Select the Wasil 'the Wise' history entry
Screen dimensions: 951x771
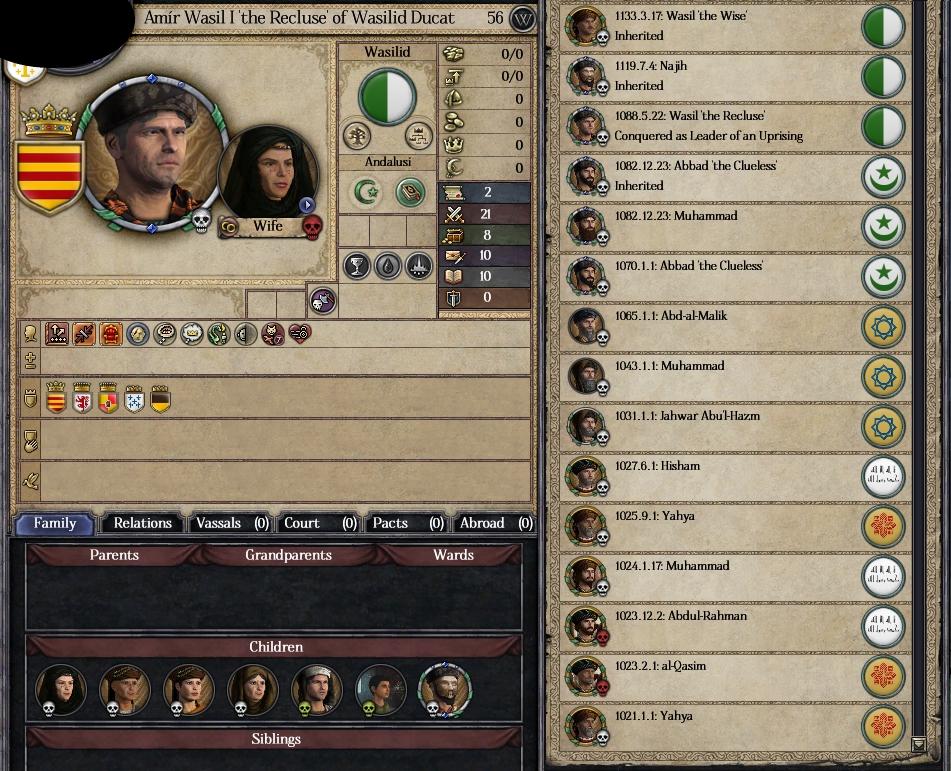[x=710, y=26]
